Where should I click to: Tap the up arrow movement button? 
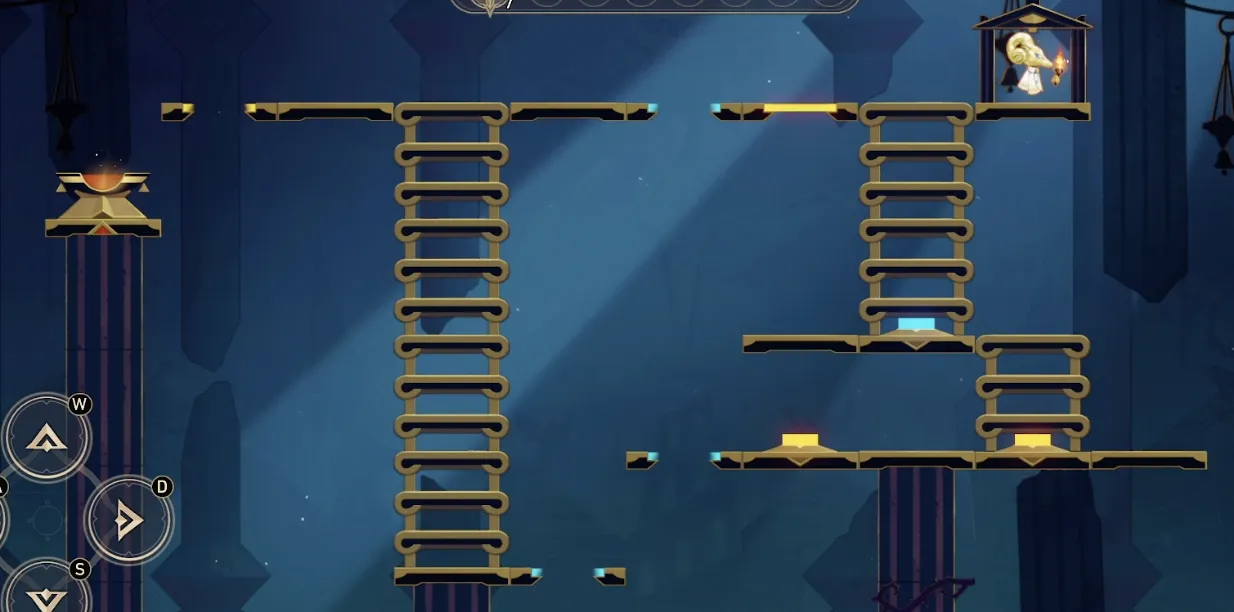pos(46,437)
